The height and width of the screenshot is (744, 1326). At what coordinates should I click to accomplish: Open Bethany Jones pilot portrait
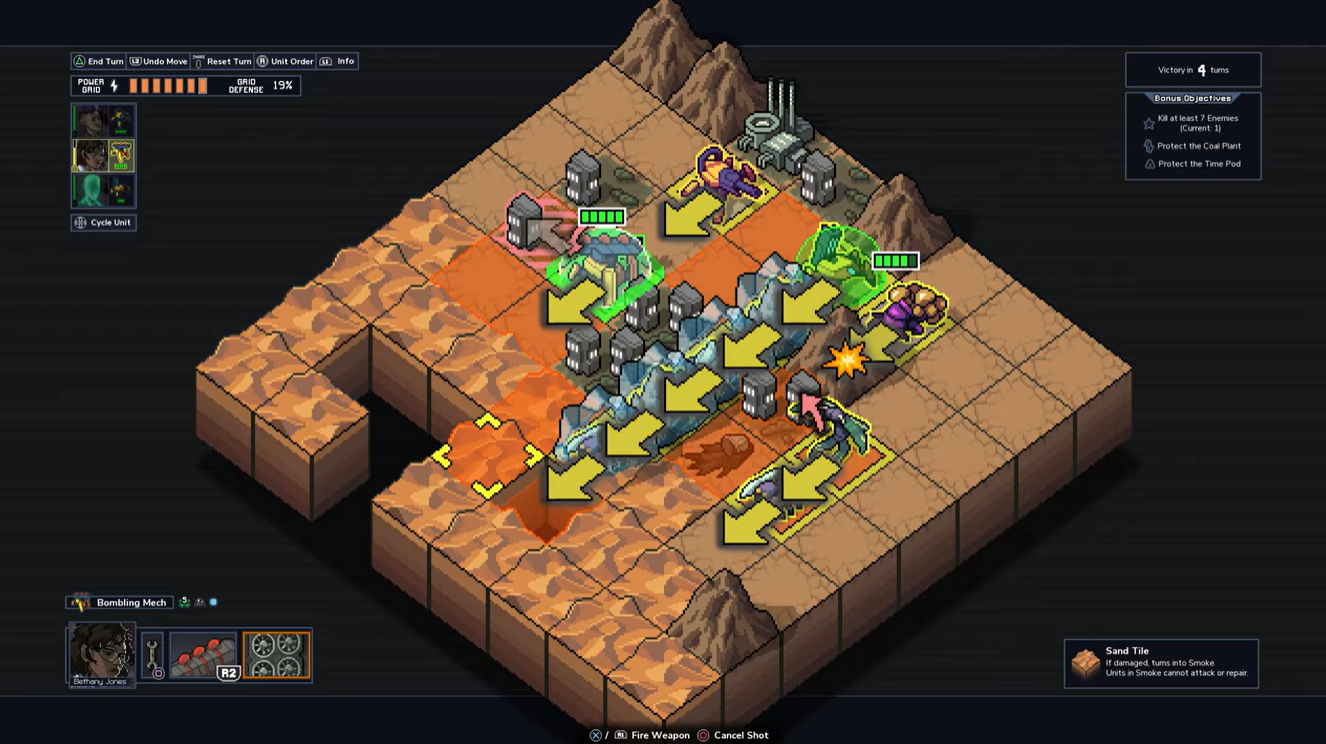[x=102, y=655]
